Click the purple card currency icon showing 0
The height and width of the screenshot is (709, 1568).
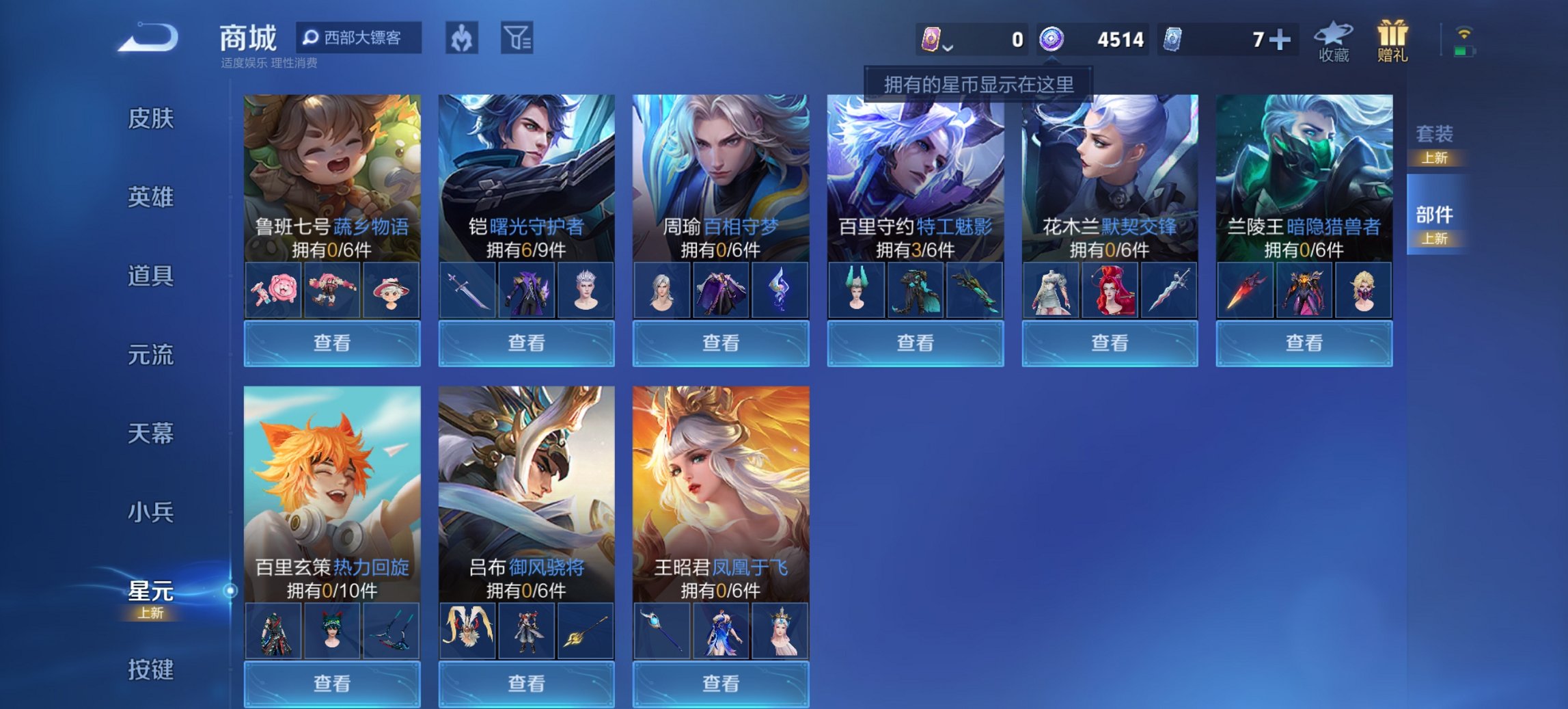[x=932, y=40]
